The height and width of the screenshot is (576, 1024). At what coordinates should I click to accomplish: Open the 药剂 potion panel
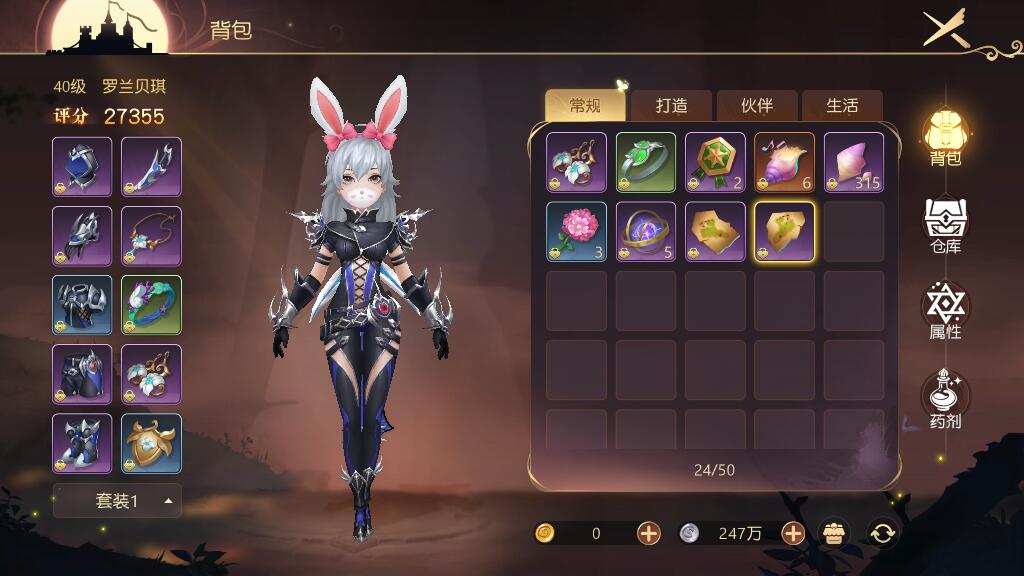(944, 399)
